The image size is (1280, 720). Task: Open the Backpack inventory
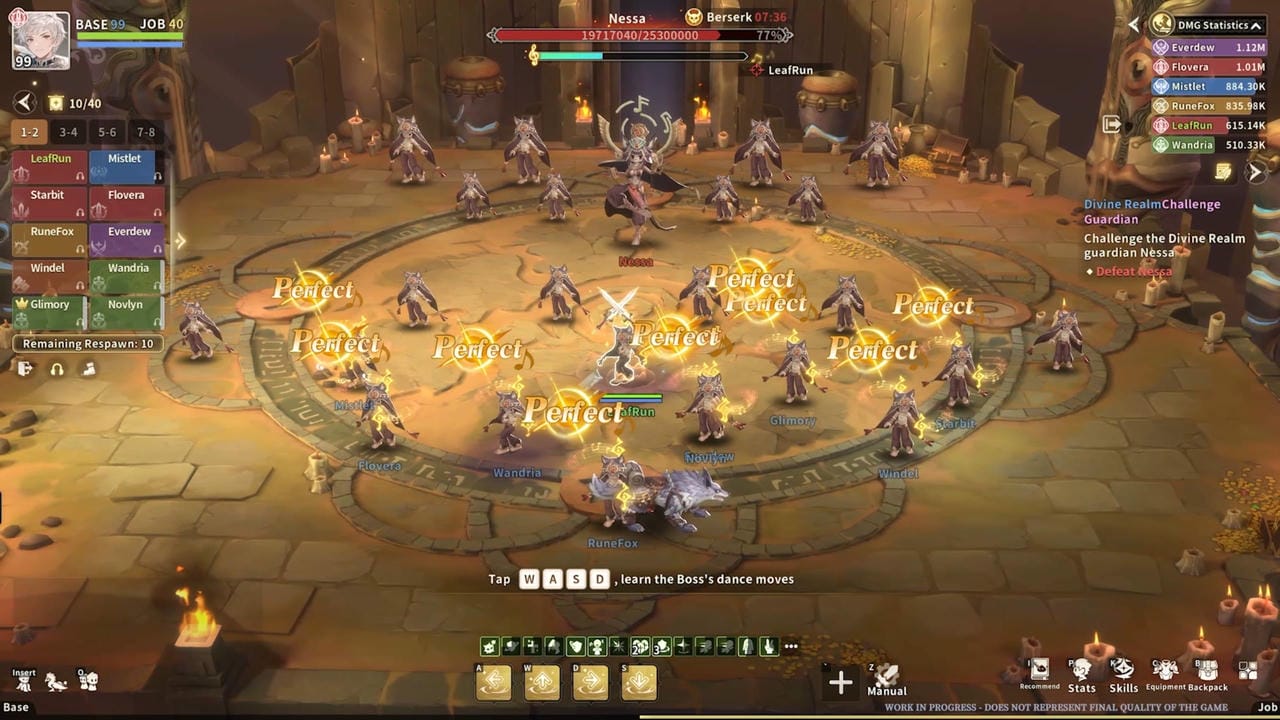[x=1207, y=674]
